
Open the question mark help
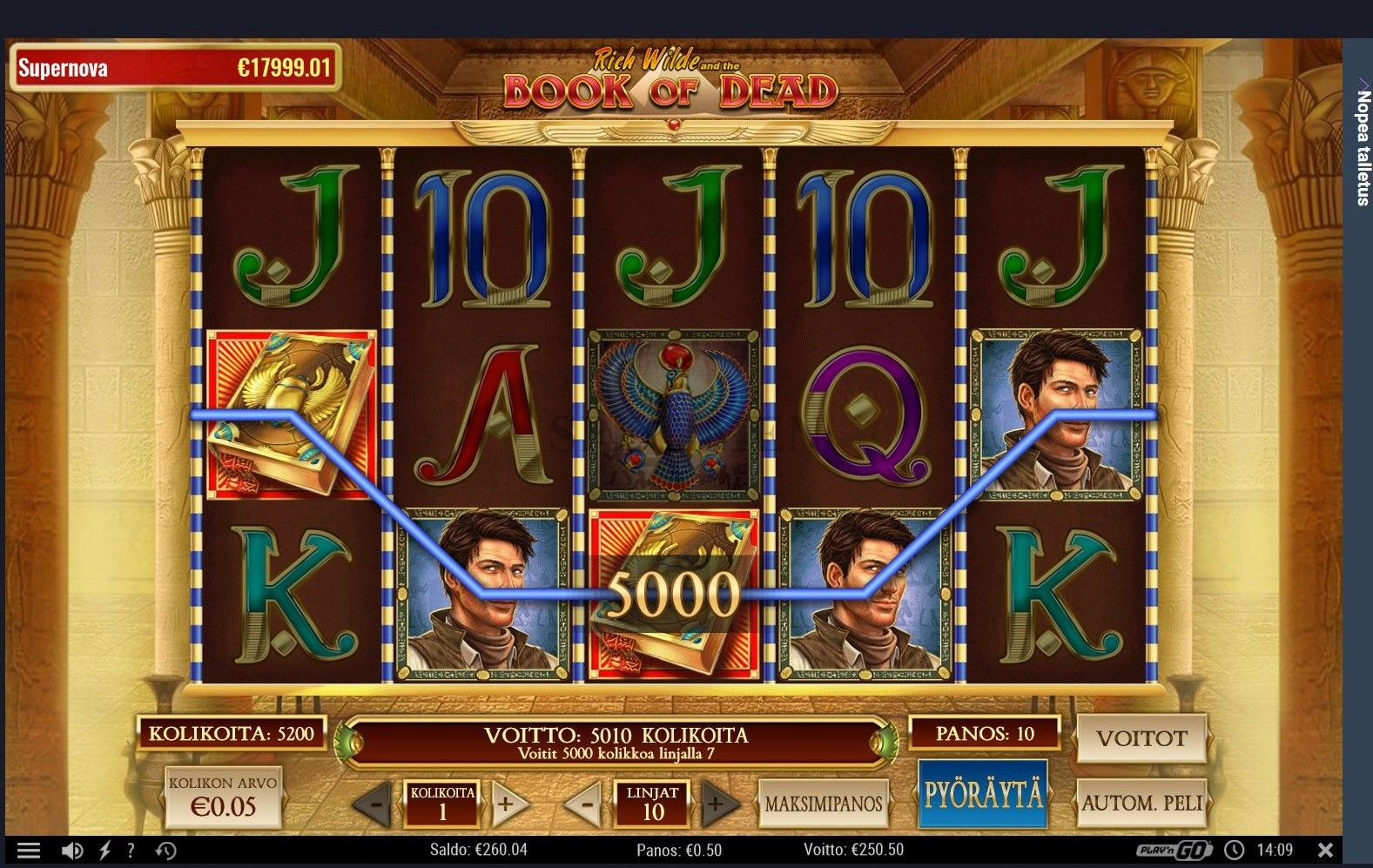(131, 851)
